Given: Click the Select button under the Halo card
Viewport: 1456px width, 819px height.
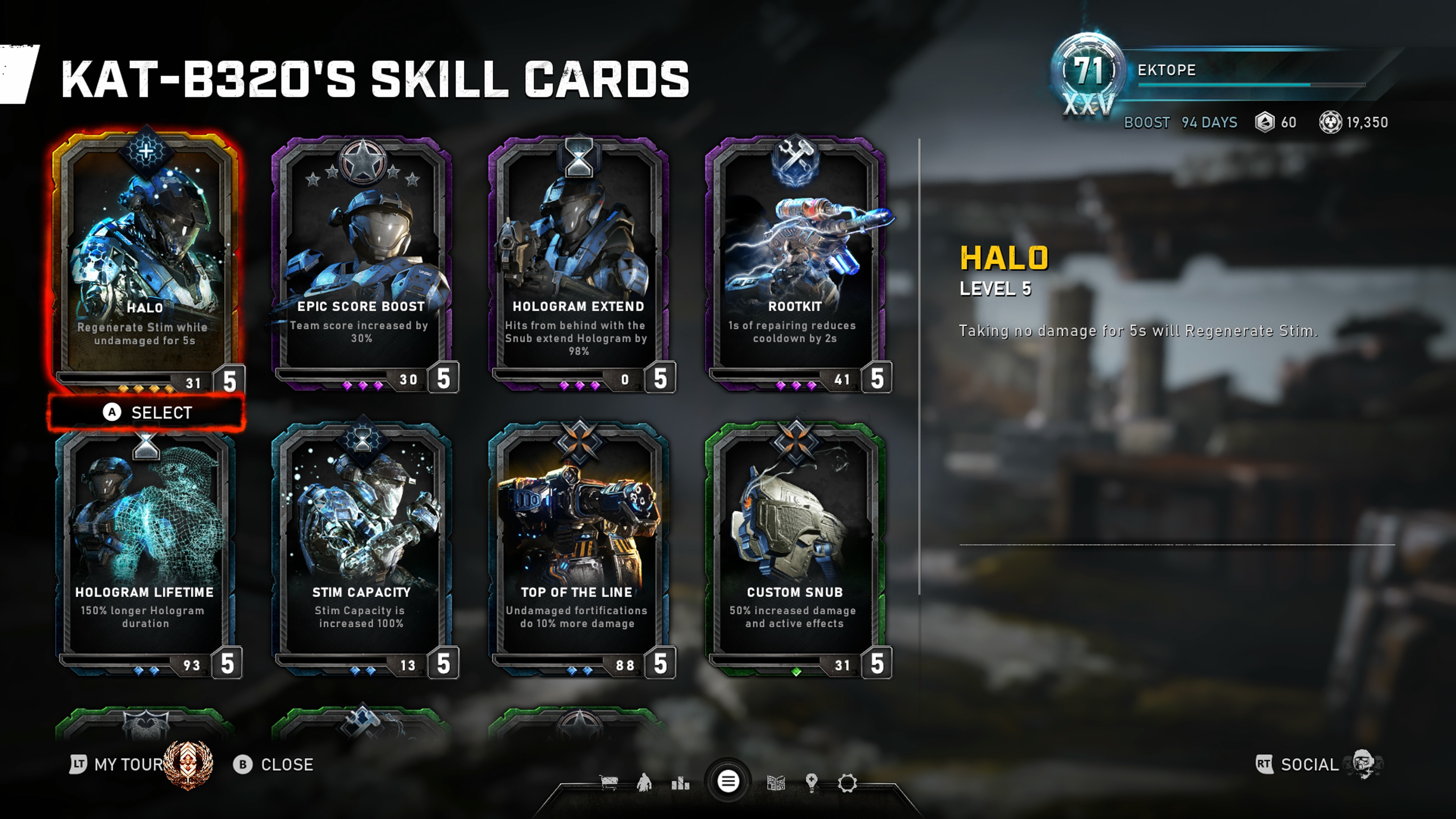Looking at the screenshot, I should point(147,413).
